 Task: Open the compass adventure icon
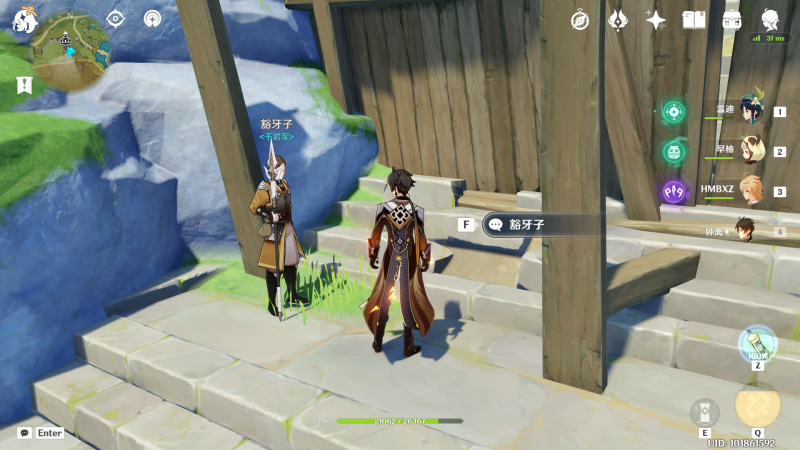coord(580,20)
